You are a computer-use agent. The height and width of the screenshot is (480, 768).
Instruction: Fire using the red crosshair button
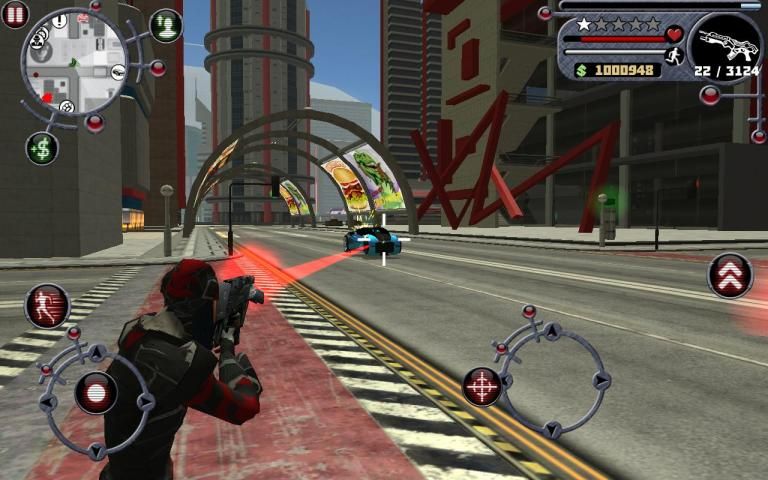[x=482, y=386]
